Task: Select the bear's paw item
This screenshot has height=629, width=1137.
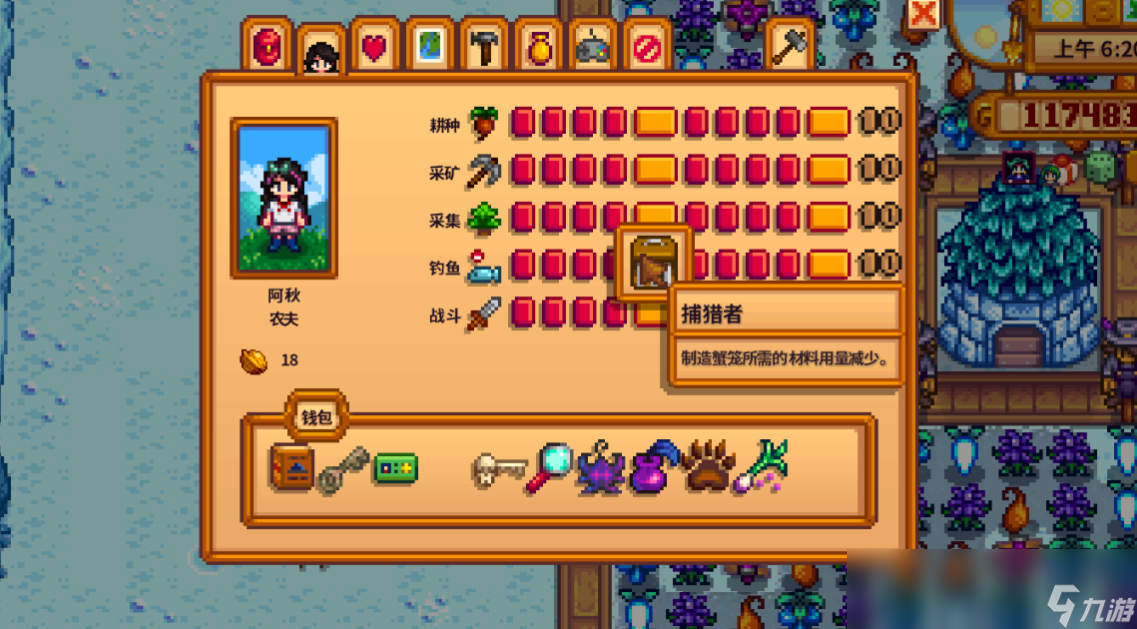Action: point(708,467)
